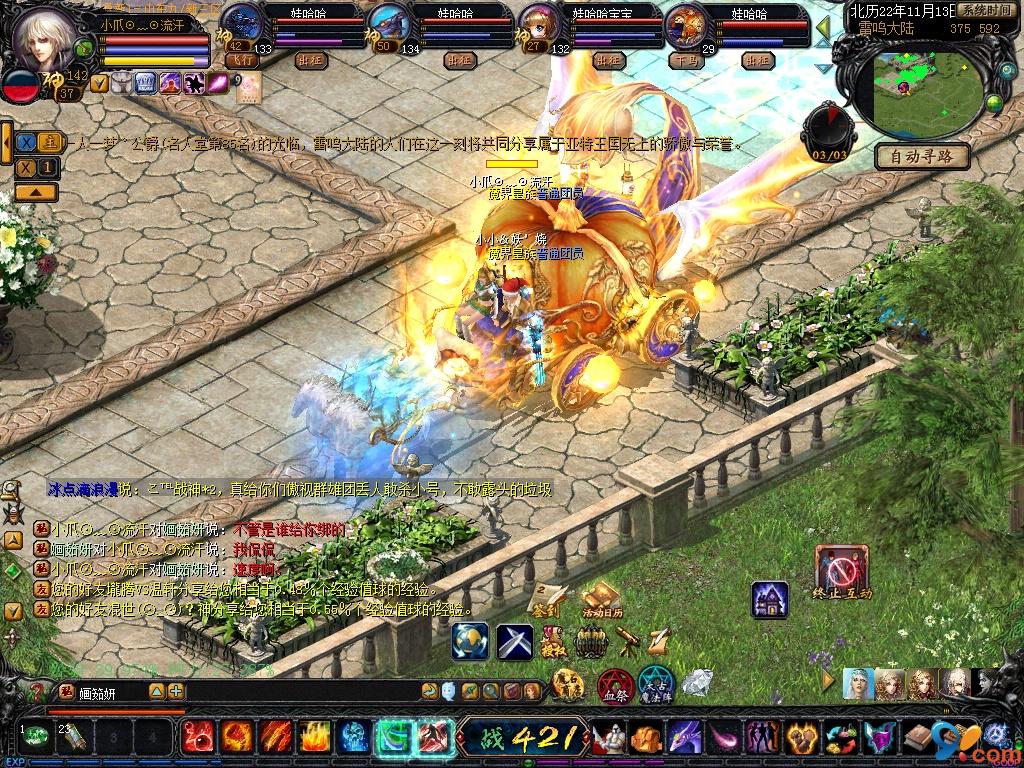The width and height of the screenshot is (1024, 768).
Task: Click the 出征 button under the girl pet
Action: click(606, 60)
